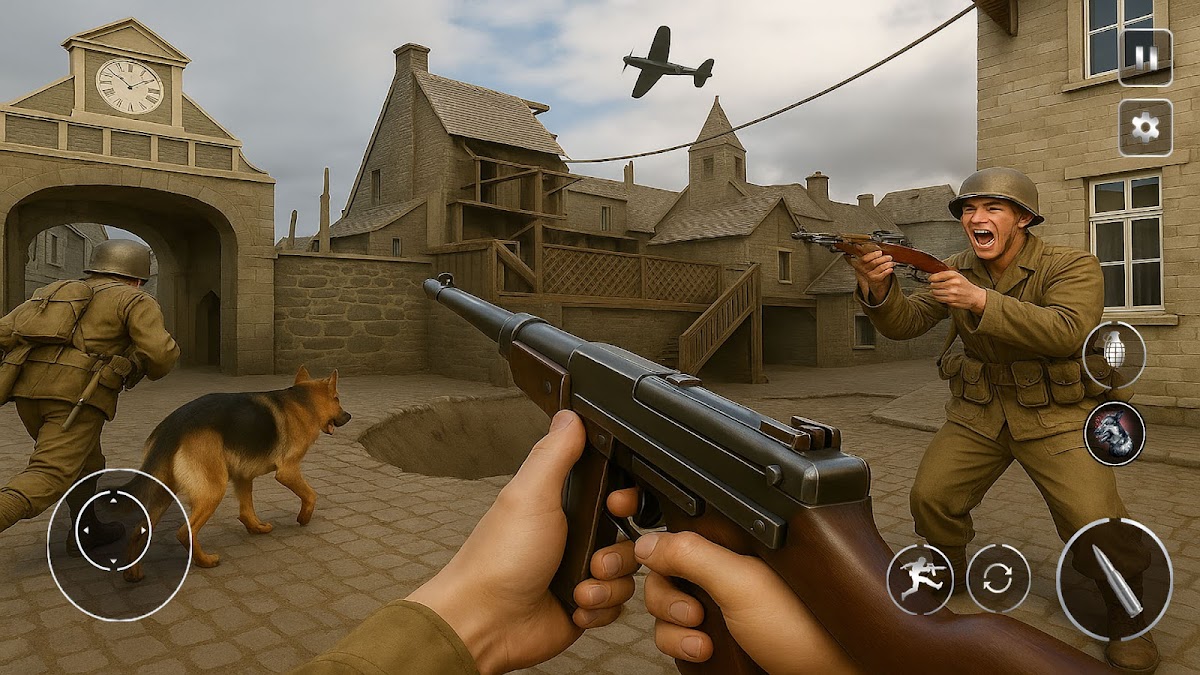The image size is (1200, 675).
Task: Throw a grenade using the grenade button
Action: 1114,355
